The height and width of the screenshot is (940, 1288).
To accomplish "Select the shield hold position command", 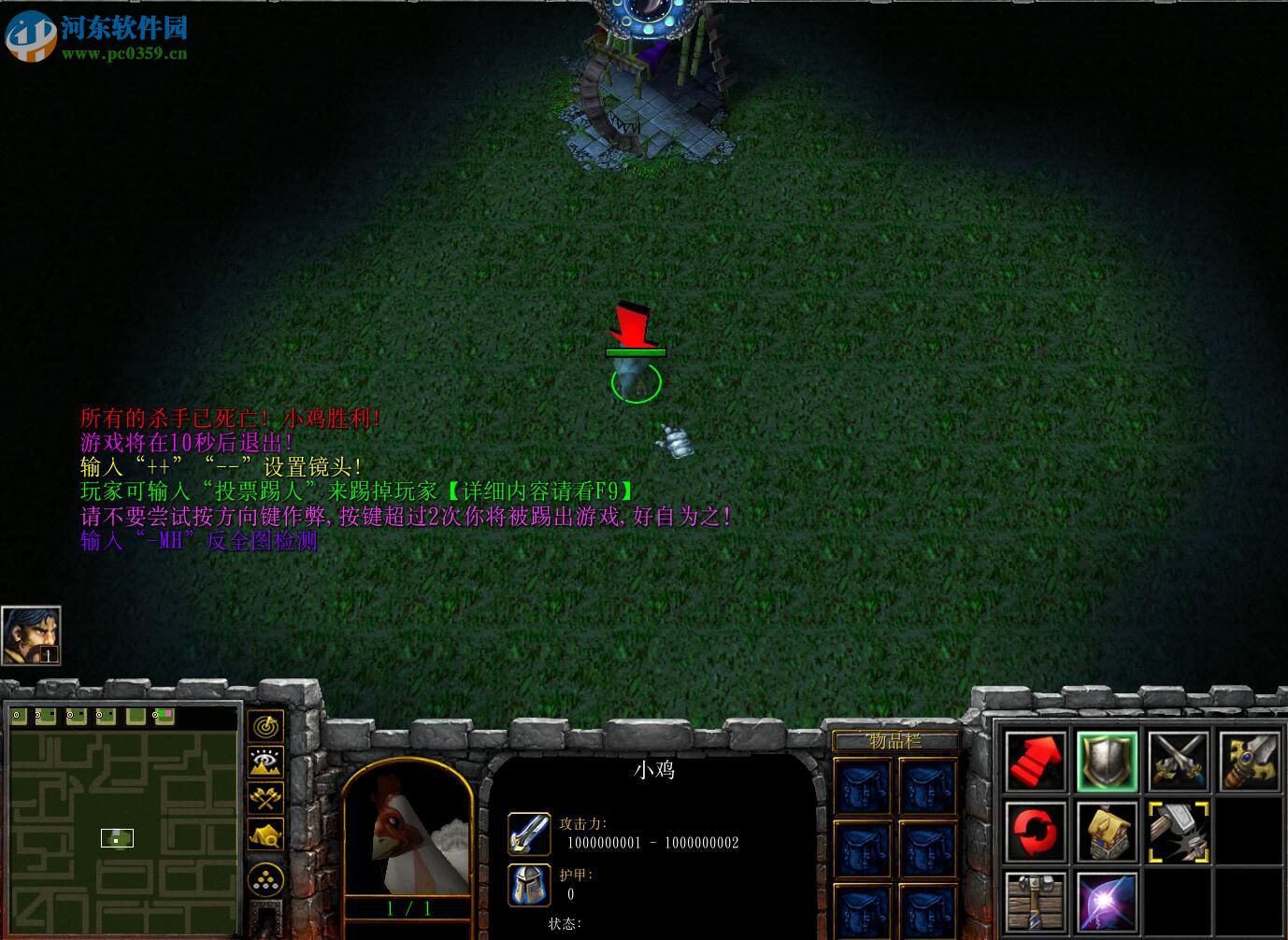I will (x=1107, y=762).
